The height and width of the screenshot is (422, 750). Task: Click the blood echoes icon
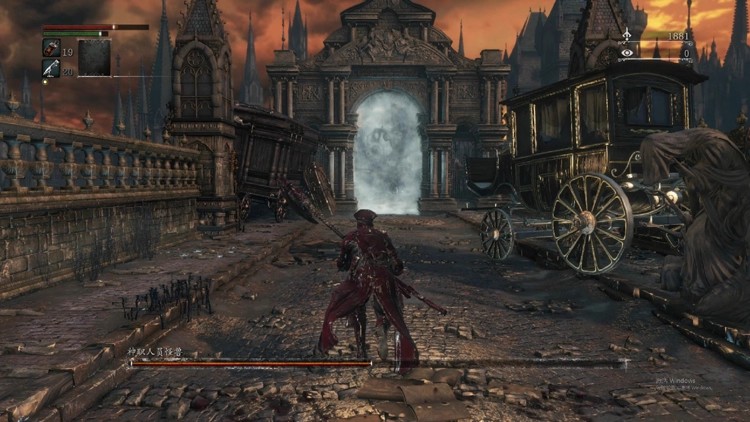pyautogui.click(x=627, y=36)
